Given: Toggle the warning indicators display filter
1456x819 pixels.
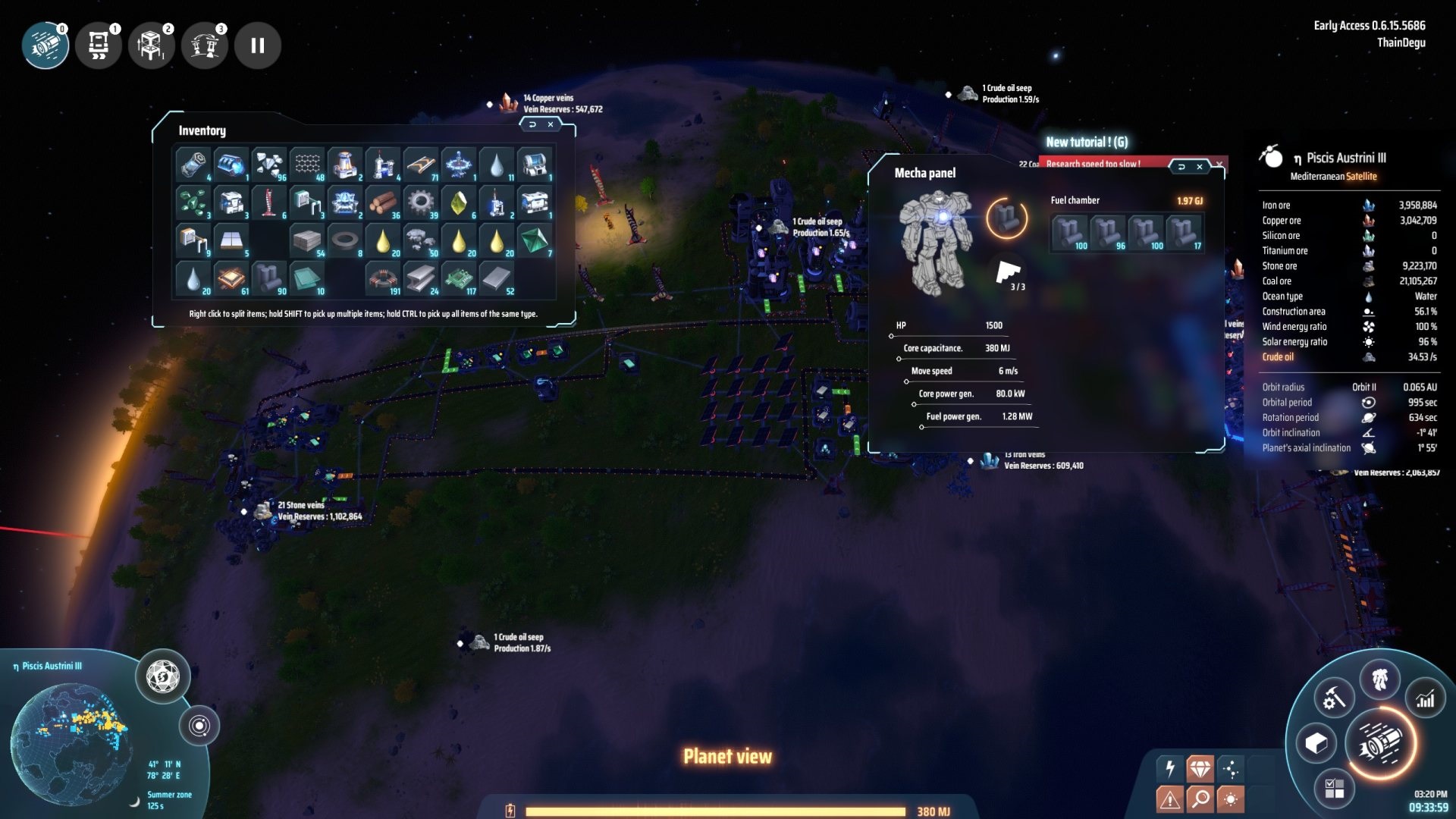Looking at the screenshot, I should click(x=1172, y=798).
